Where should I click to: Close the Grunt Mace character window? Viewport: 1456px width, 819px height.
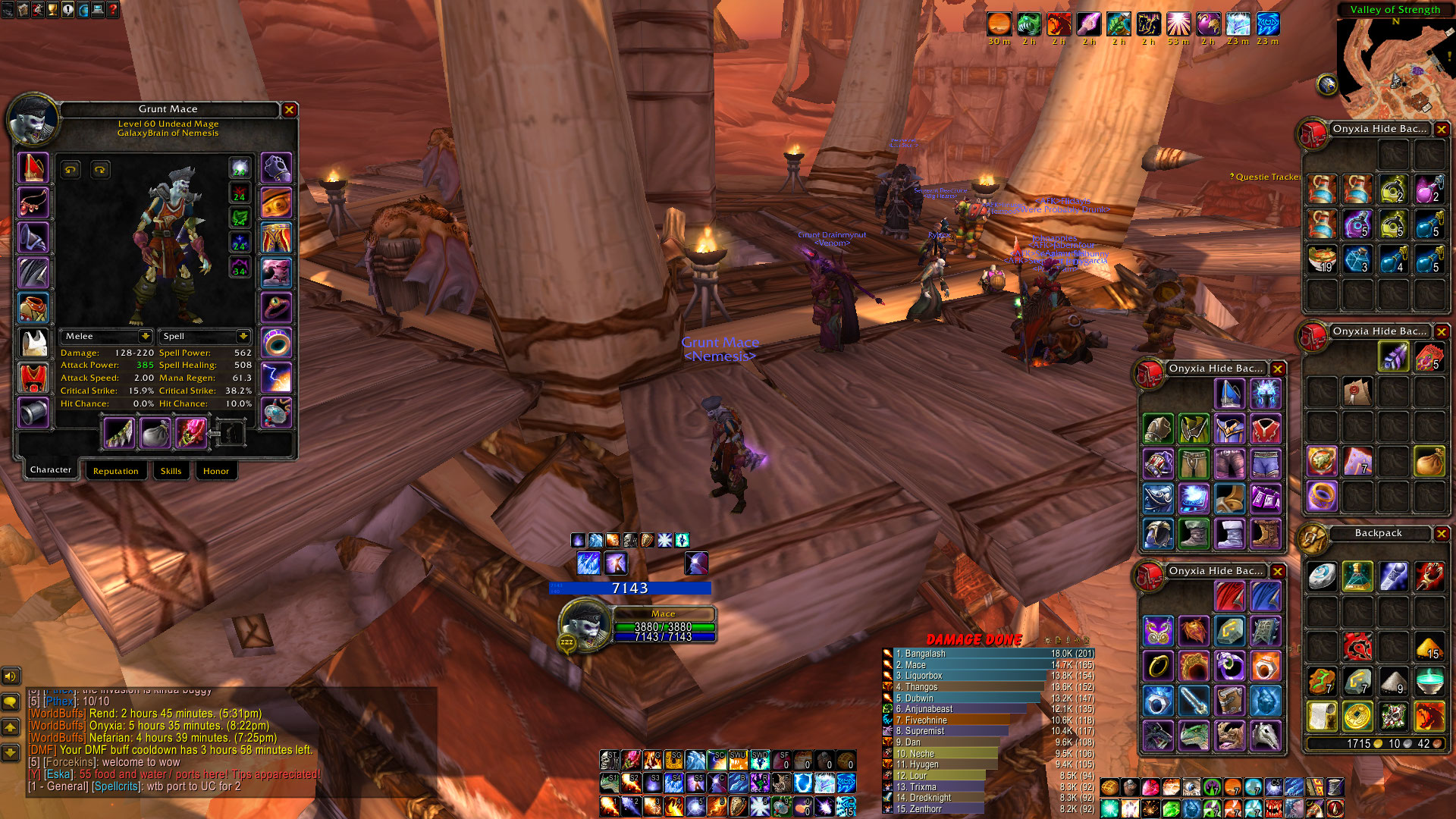click(289, 110)
